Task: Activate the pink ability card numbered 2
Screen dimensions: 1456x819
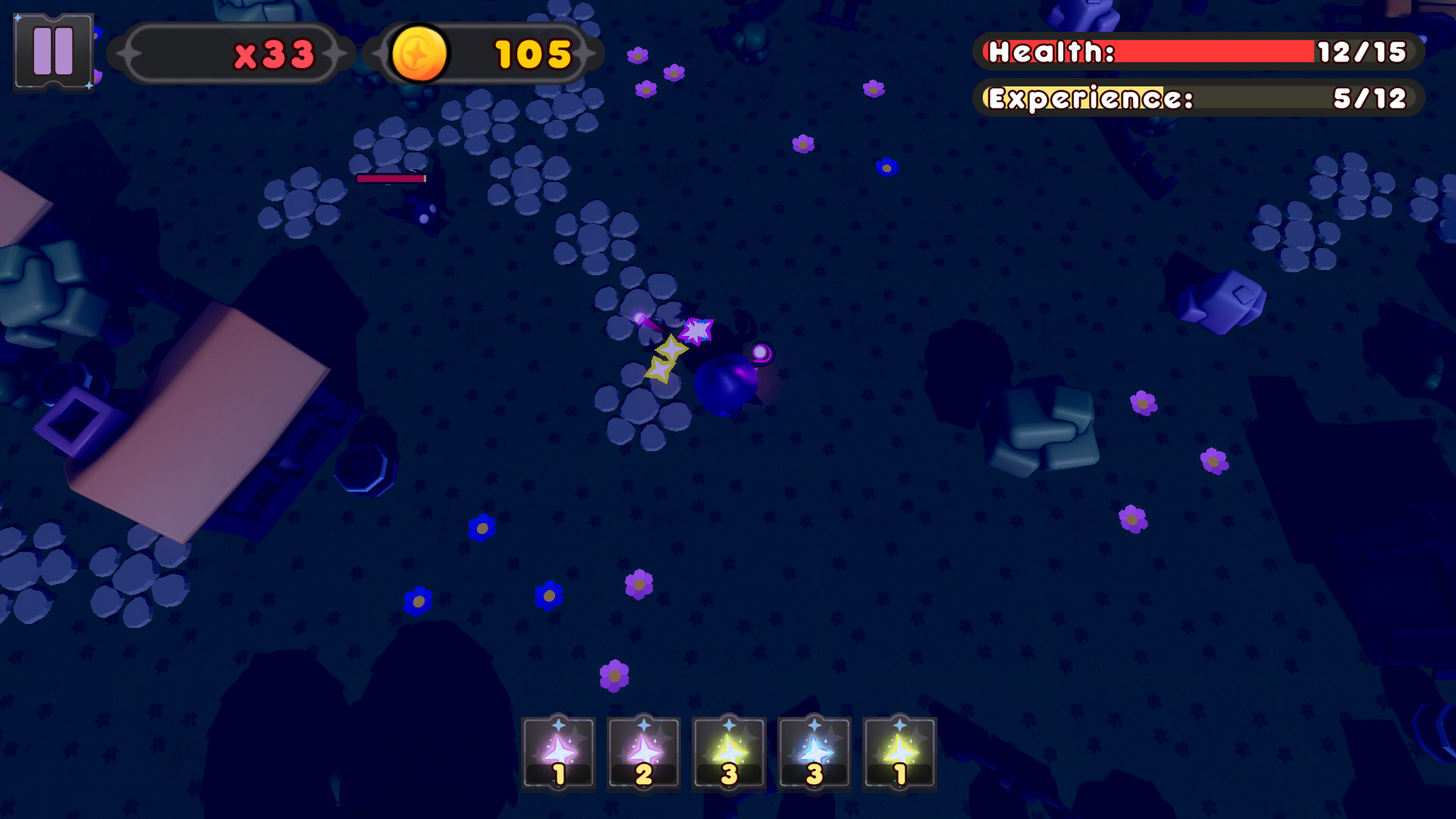Action: click(644, 752)
